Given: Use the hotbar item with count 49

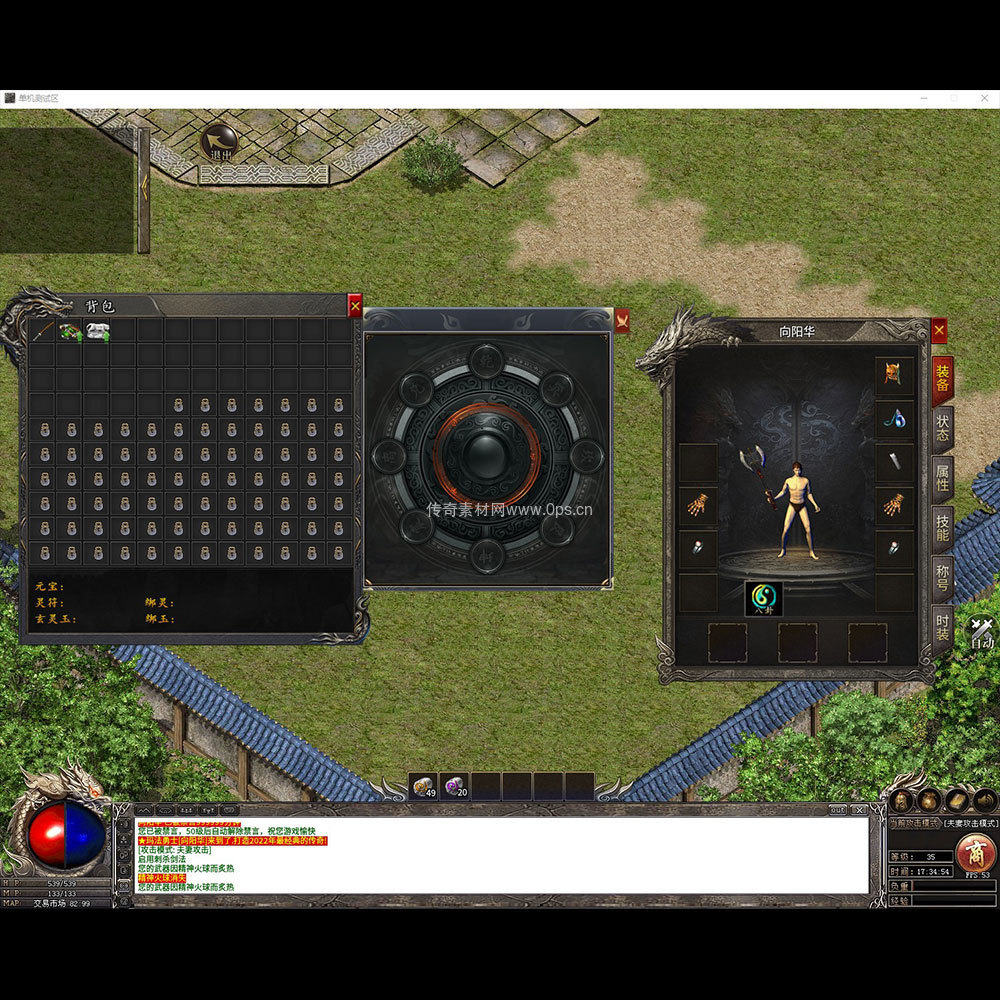Looking at the screenshot, I should [x=424, y=787].
